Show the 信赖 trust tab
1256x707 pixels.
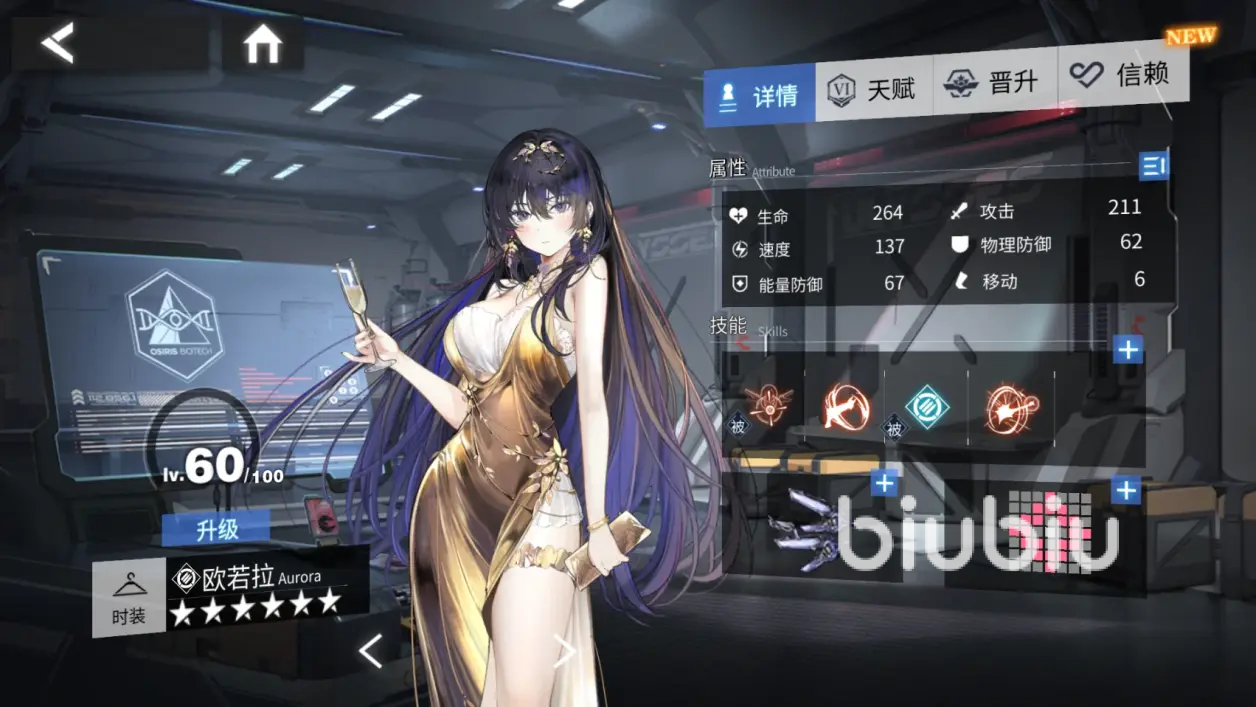tap(1123, 74)
